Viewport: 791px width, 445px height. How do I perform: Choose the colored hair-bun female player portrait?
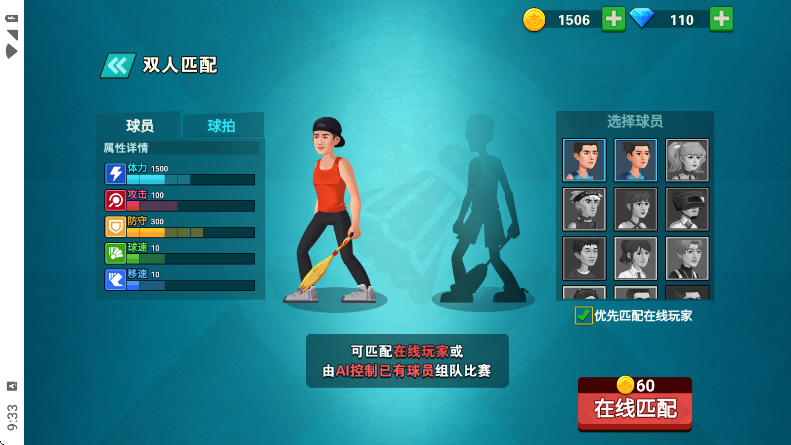[635, 160]
